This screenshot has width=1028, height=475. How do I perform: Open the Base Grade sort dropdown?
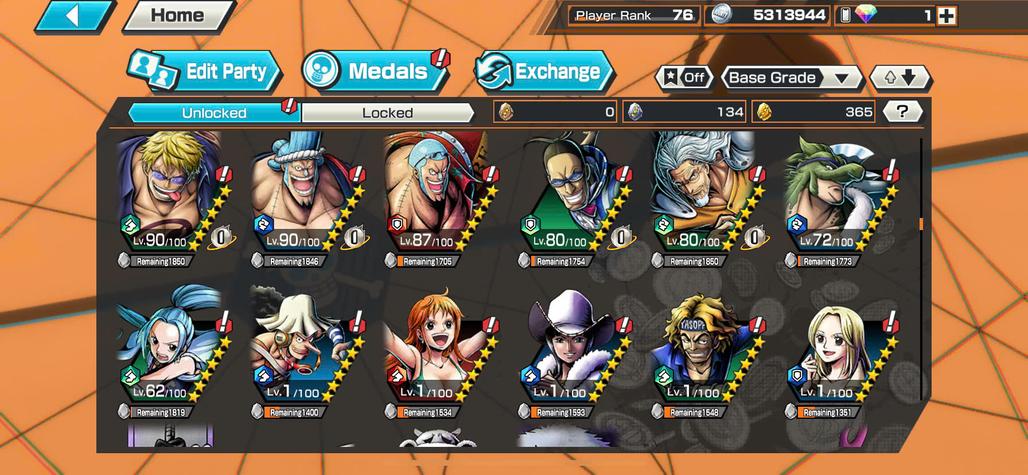pyautogui.click(x=791, y=78)
